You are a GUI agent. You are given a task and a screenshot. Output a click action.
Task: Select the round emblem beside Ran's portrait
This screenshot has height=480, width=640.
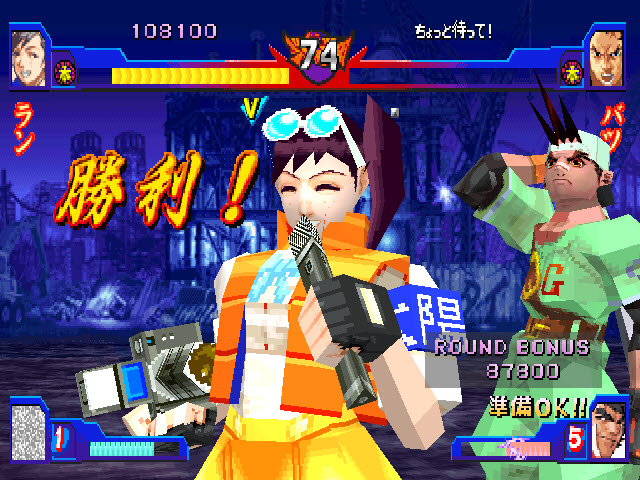(x=63, y=69)
